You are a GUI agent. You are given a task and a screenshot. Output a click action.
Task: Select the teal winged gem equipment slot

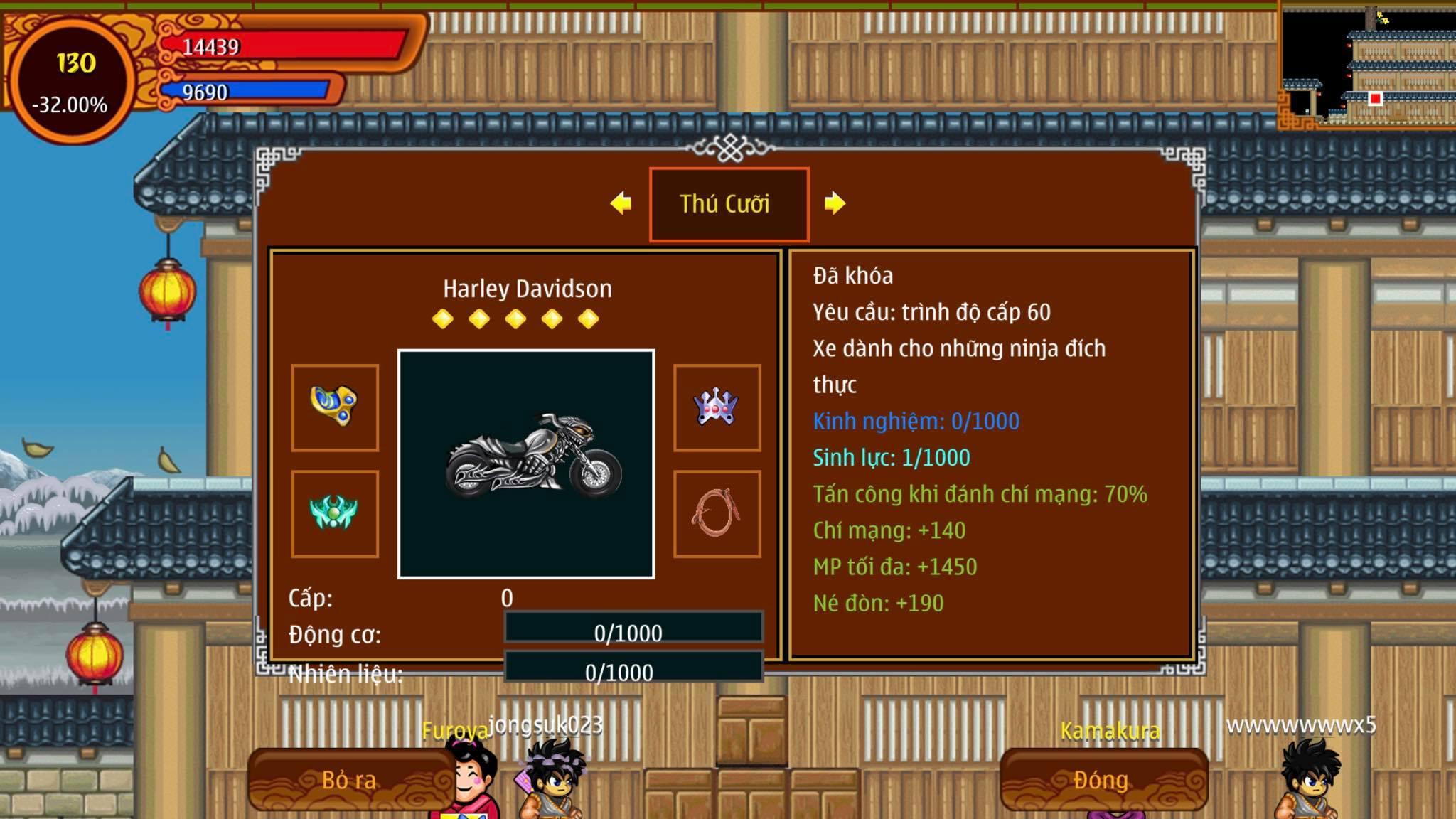(335, 513)
